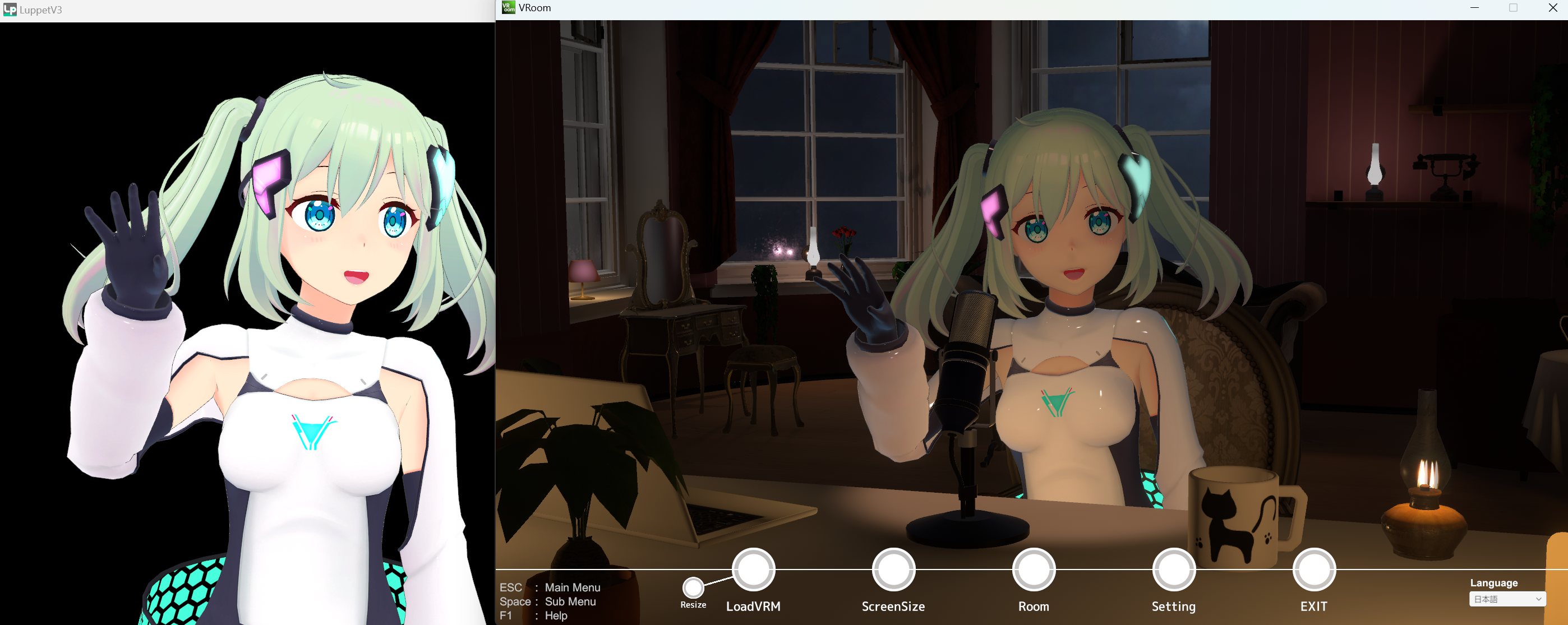The image size is (1568, 625).
Task: Select the Room menu option
Action: pyautogui.click(x=1033, y=570)
